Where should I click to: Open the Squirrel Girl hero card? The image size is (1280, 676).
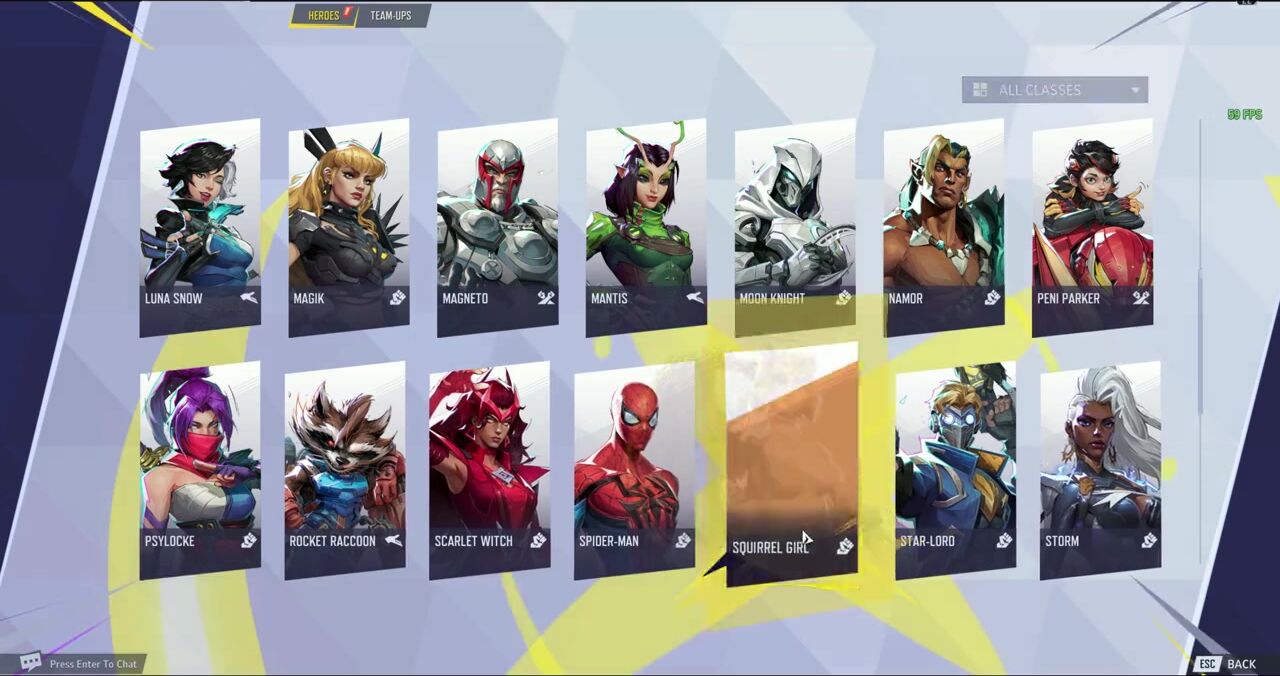791,465
